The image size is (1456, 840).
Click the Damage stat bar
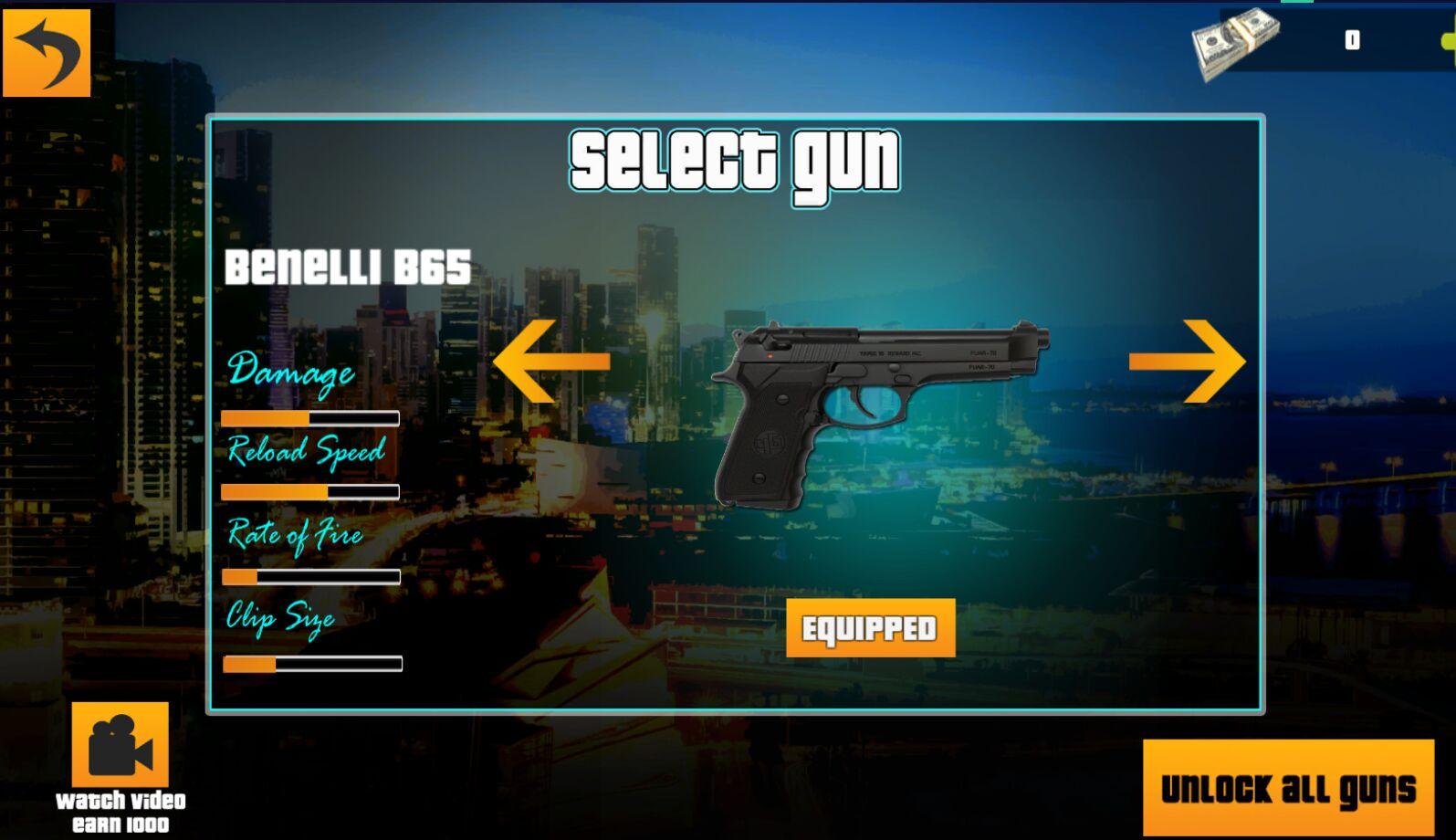tap(309, 417)
